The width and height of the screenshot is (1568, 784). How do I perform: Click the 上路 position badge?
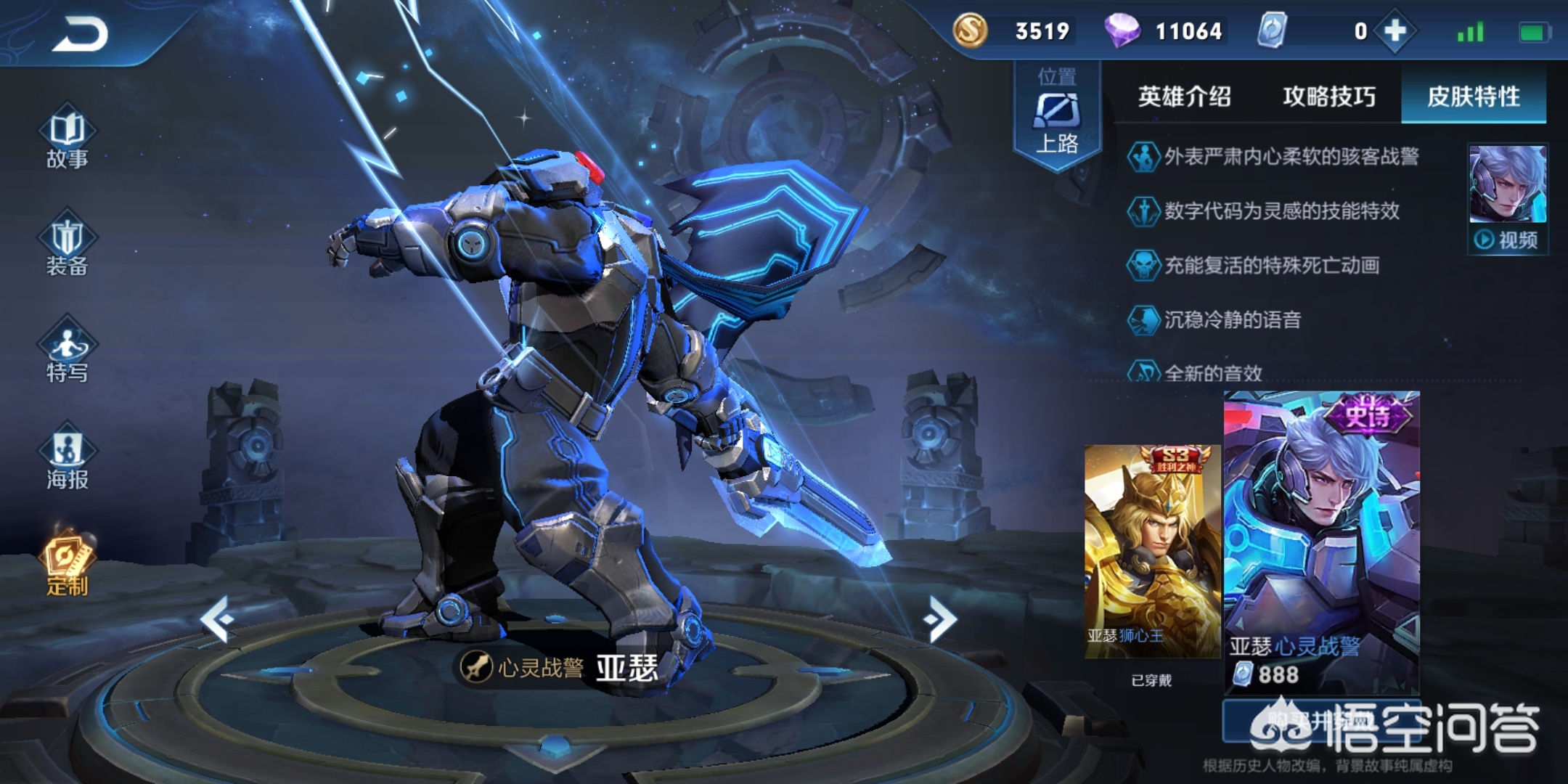(1057, 116)
